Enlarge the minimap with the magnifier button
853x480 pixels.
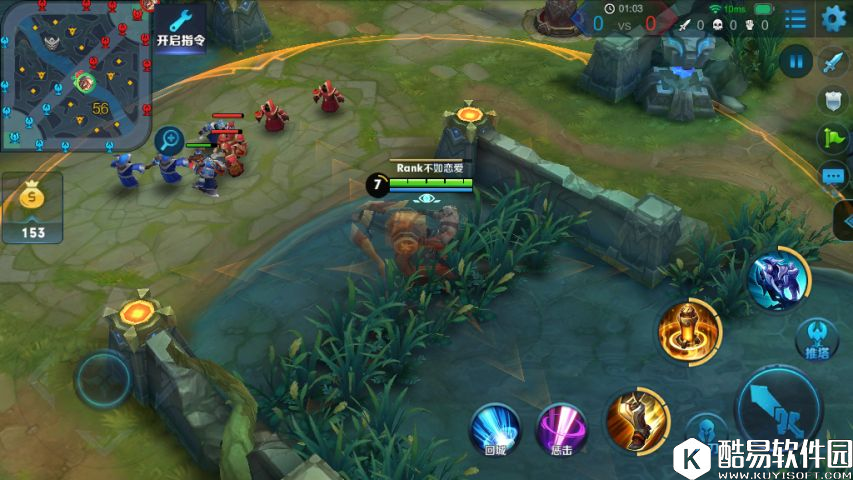coord(169,140)
